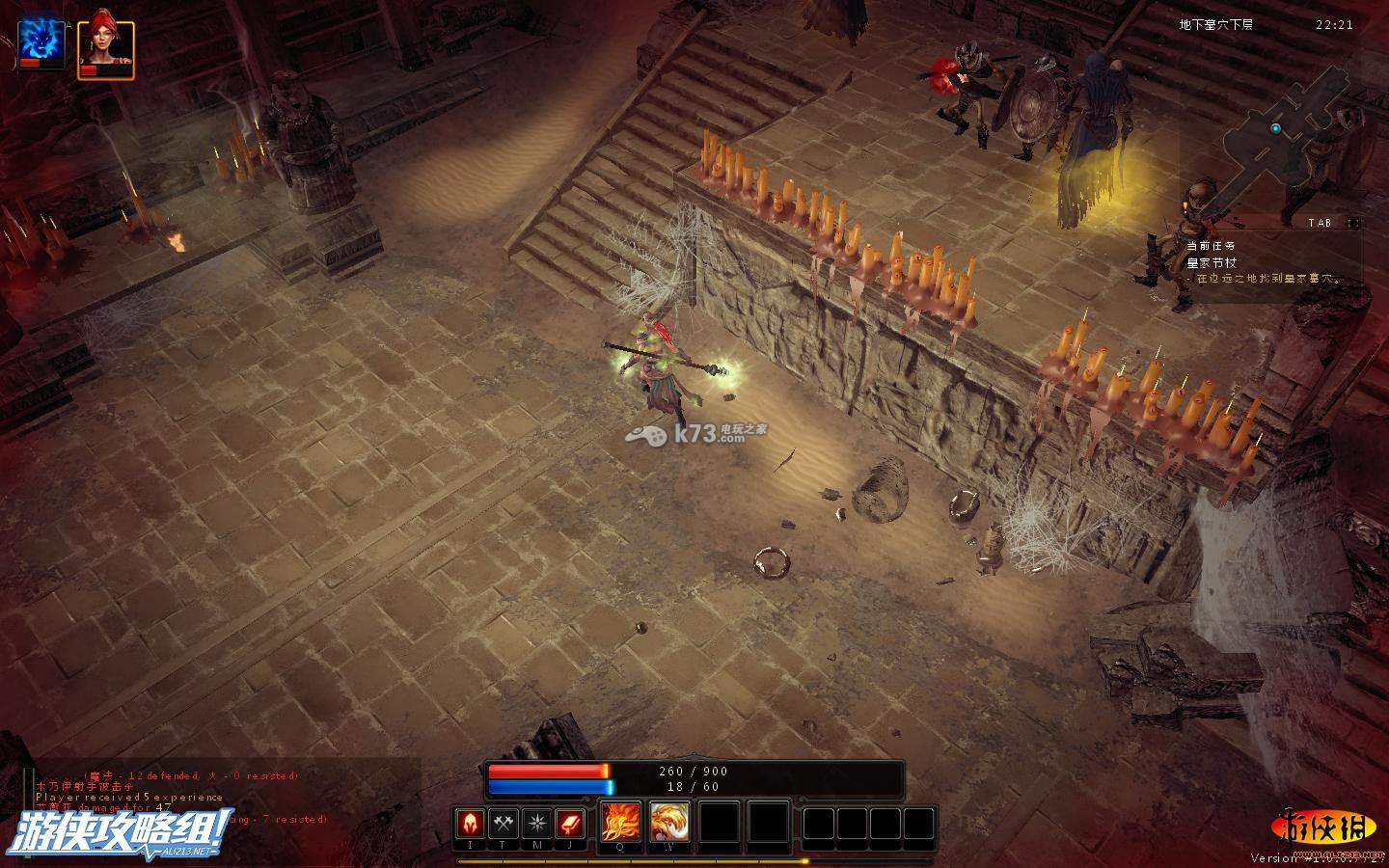Image resolution: width=1389 pixels, height=868 pixels.
Task: Open the inventory via the helmet icon
Action: pyautogui.click(x=471, y=824)
